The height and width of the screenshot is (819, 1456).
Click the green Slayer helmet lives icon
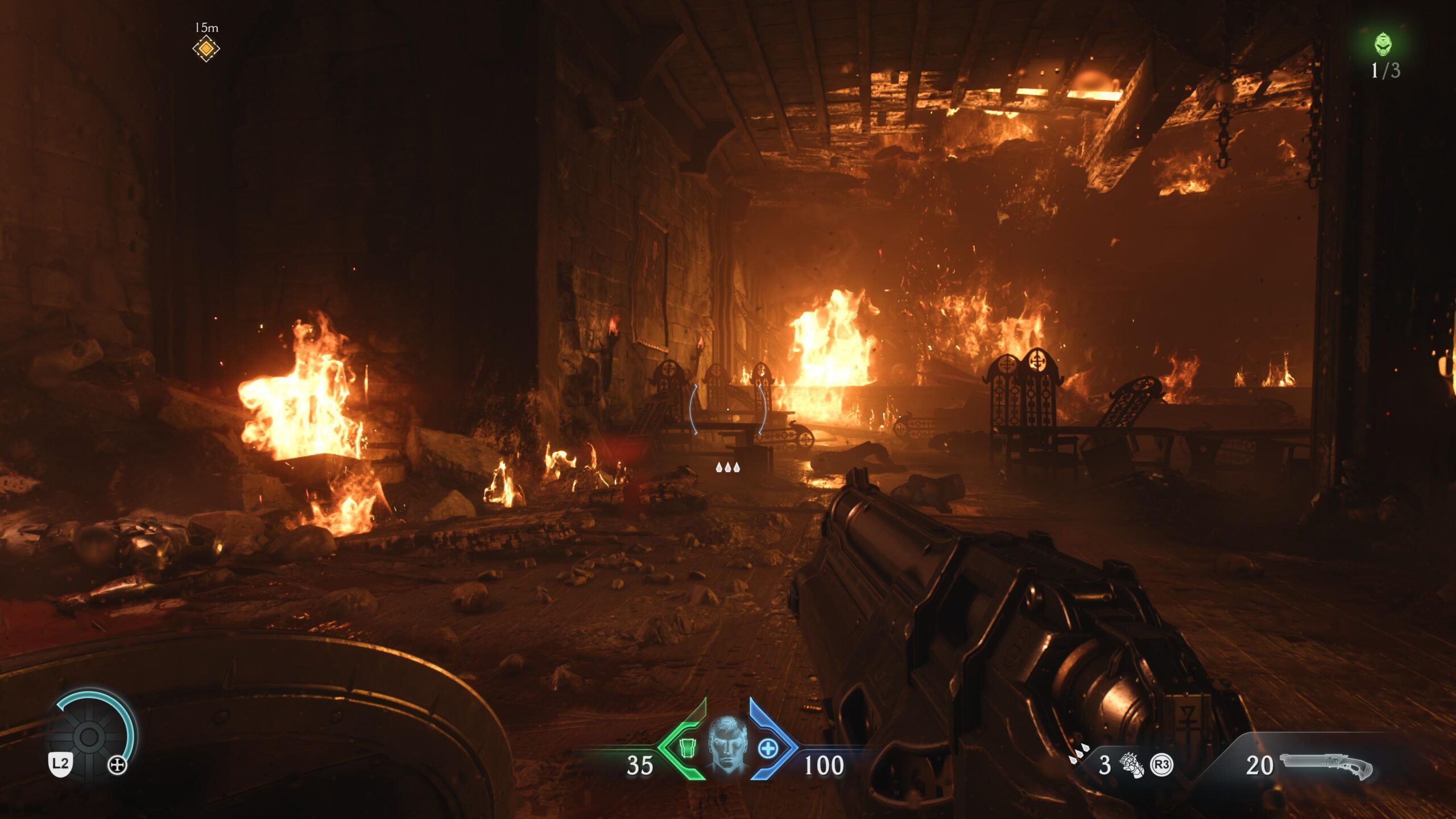1383,44
